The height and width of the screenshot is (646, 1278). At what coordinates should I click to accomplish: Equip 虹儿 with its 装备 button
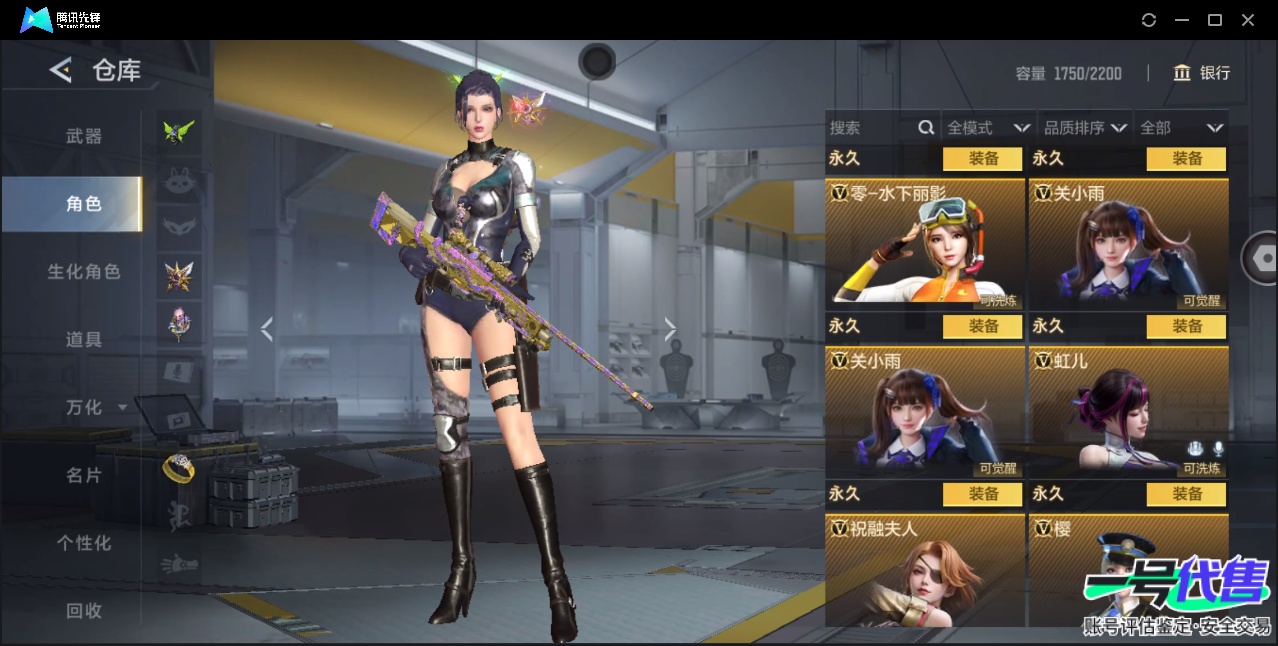(x=1186, y=326)
